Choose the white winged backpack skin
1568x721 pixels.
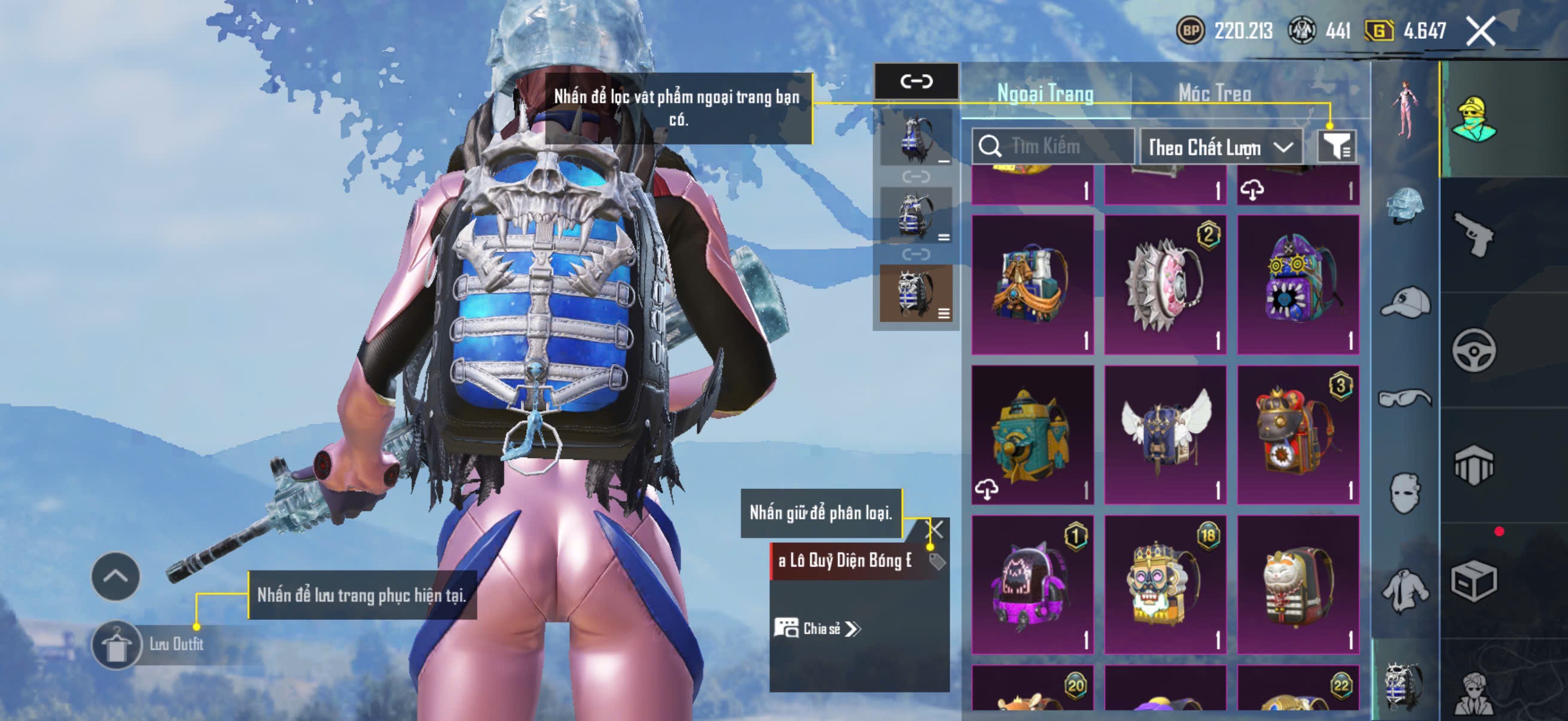click(x=1165, y=435)
